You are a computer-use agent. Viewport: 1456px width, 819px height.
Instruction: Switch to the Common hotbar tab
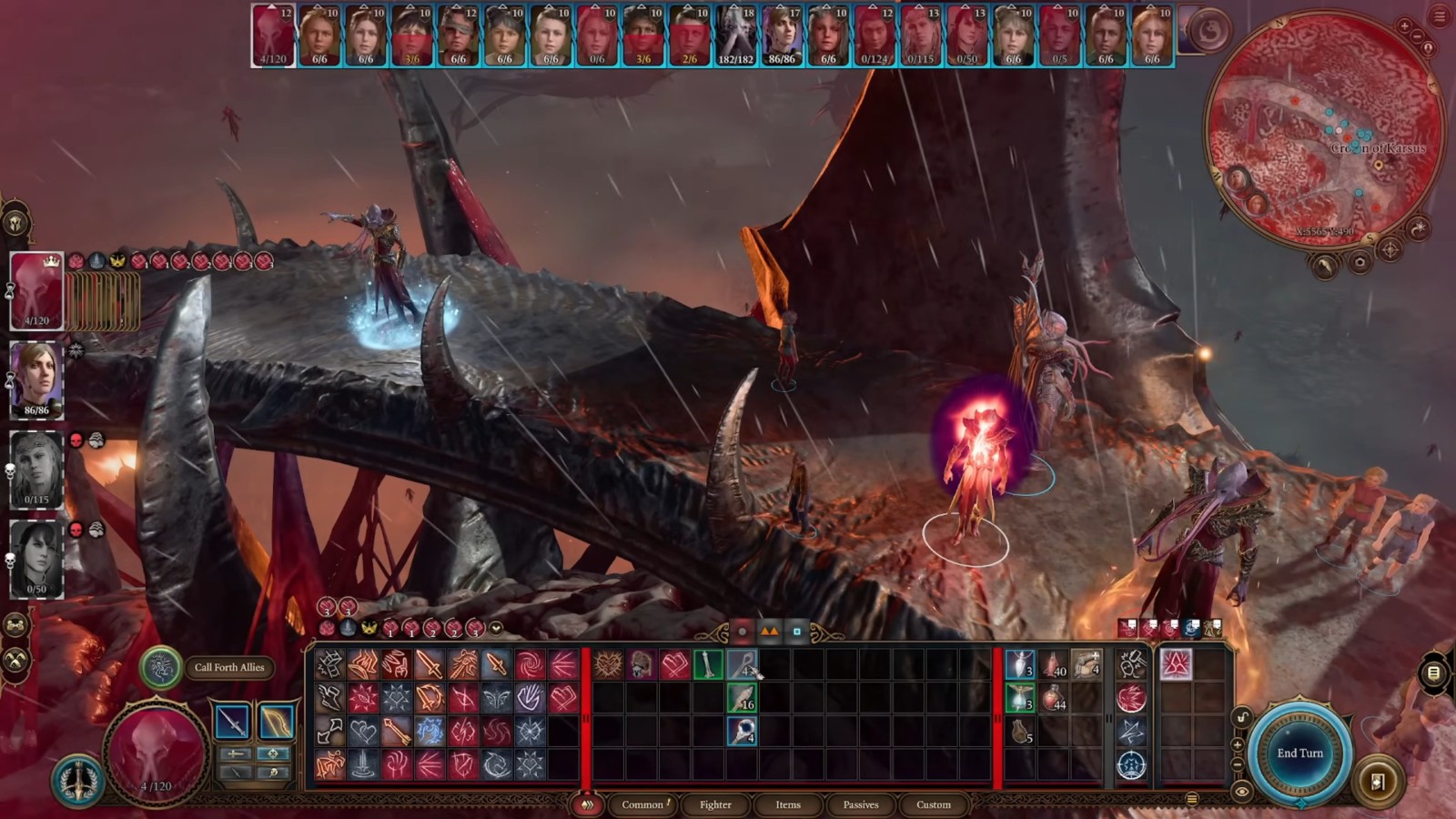tap(642, 804)
